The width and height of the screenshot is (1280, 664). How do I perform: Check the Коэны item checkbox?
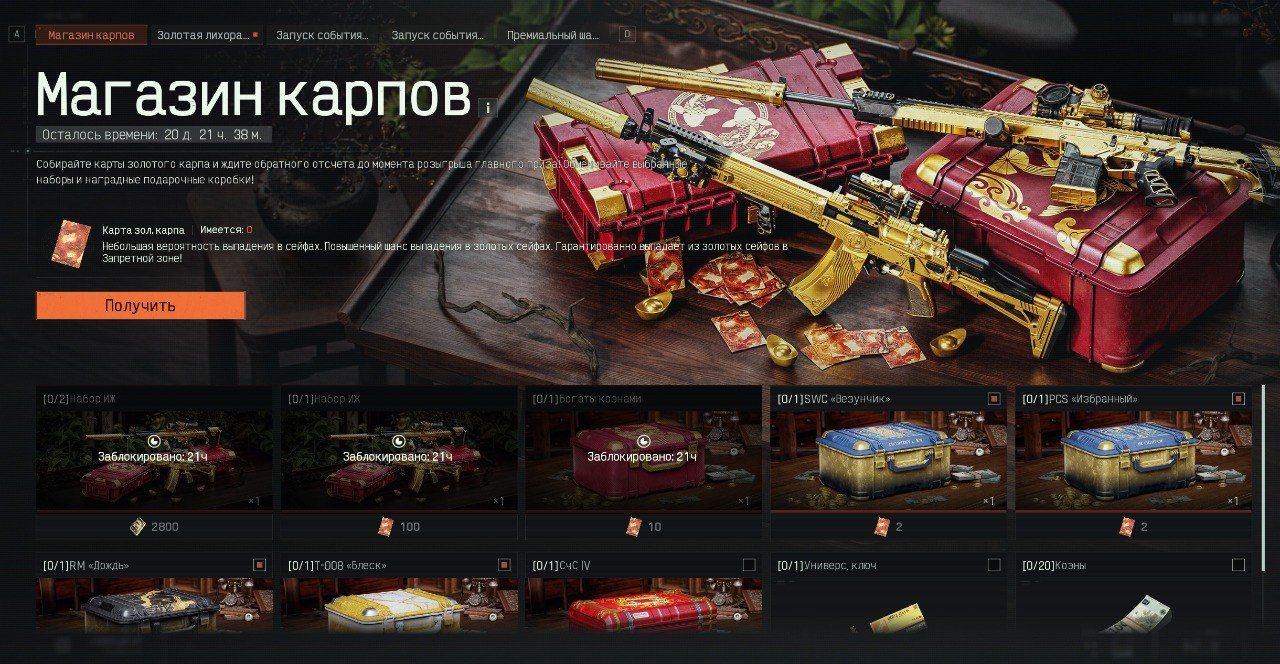1238,565
